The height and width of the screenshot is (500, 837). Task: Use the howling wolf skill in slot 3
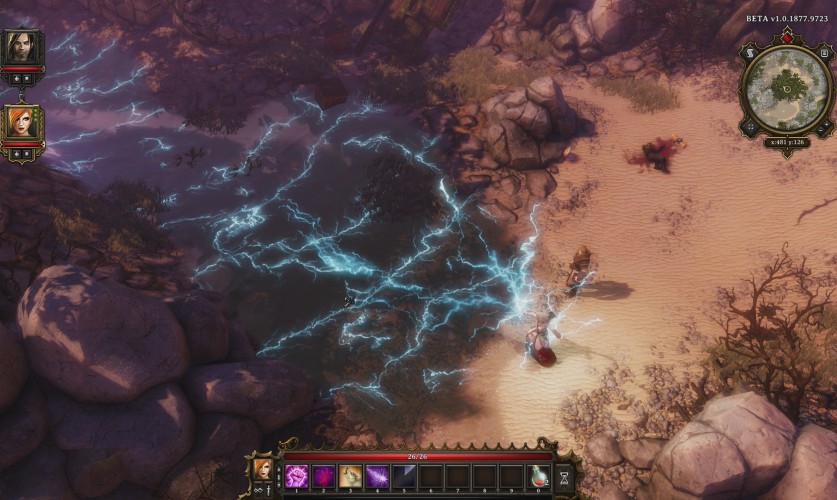point(350,476)
